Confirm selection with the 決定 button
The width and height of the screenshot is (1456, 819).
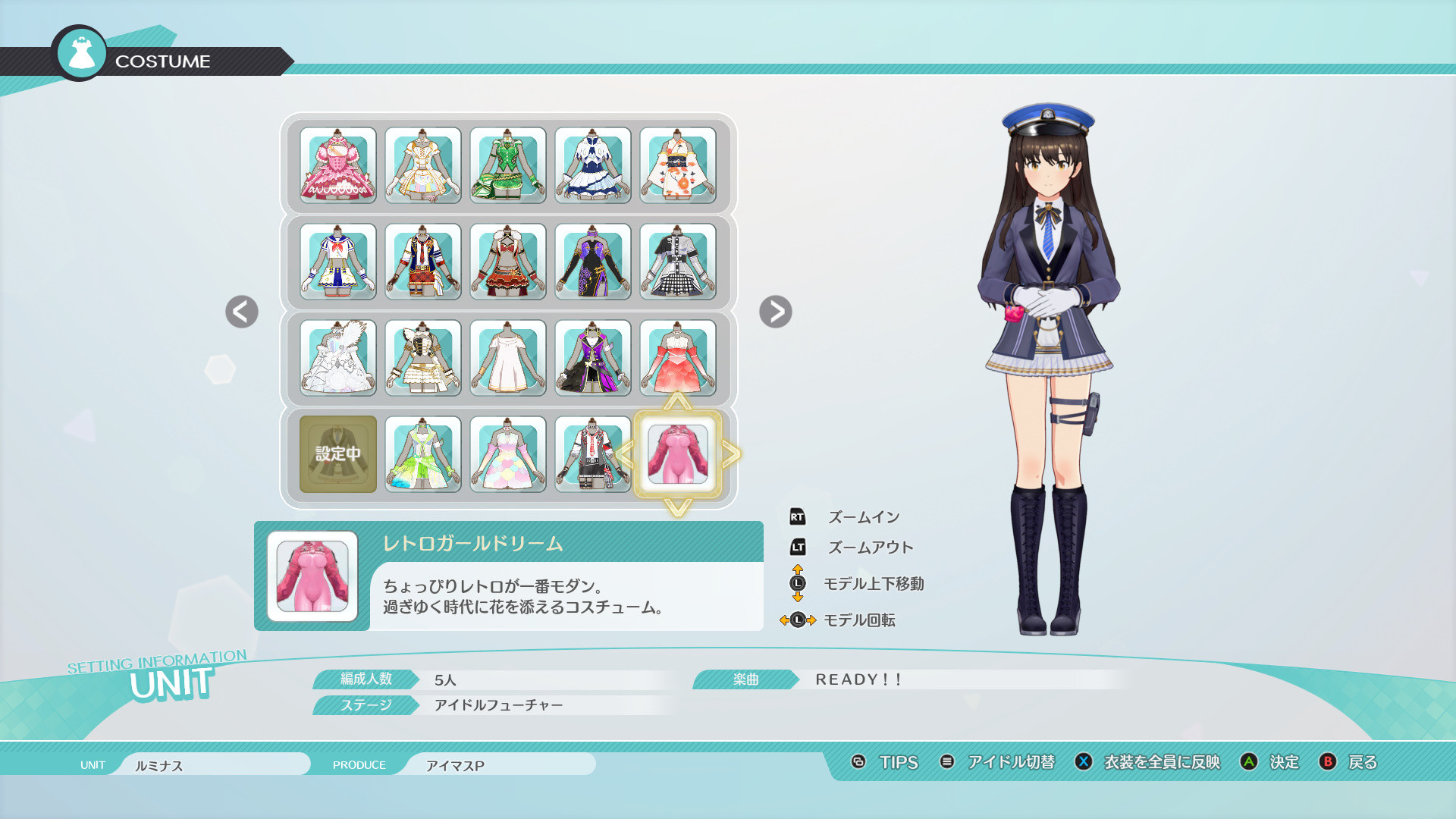[1283, 763]
